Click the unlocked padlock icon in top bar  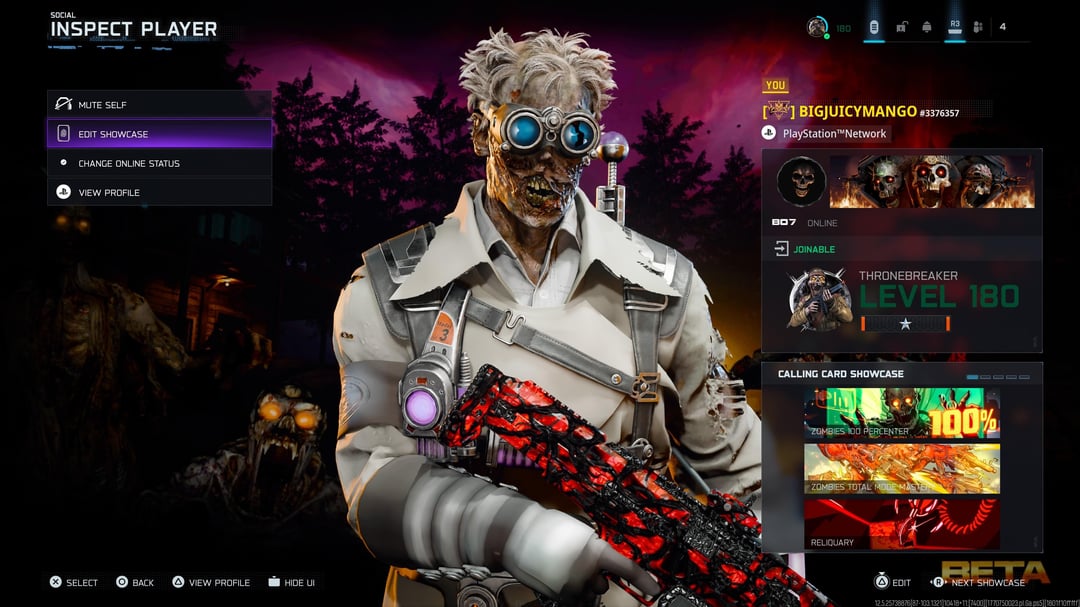coord(900,27)
